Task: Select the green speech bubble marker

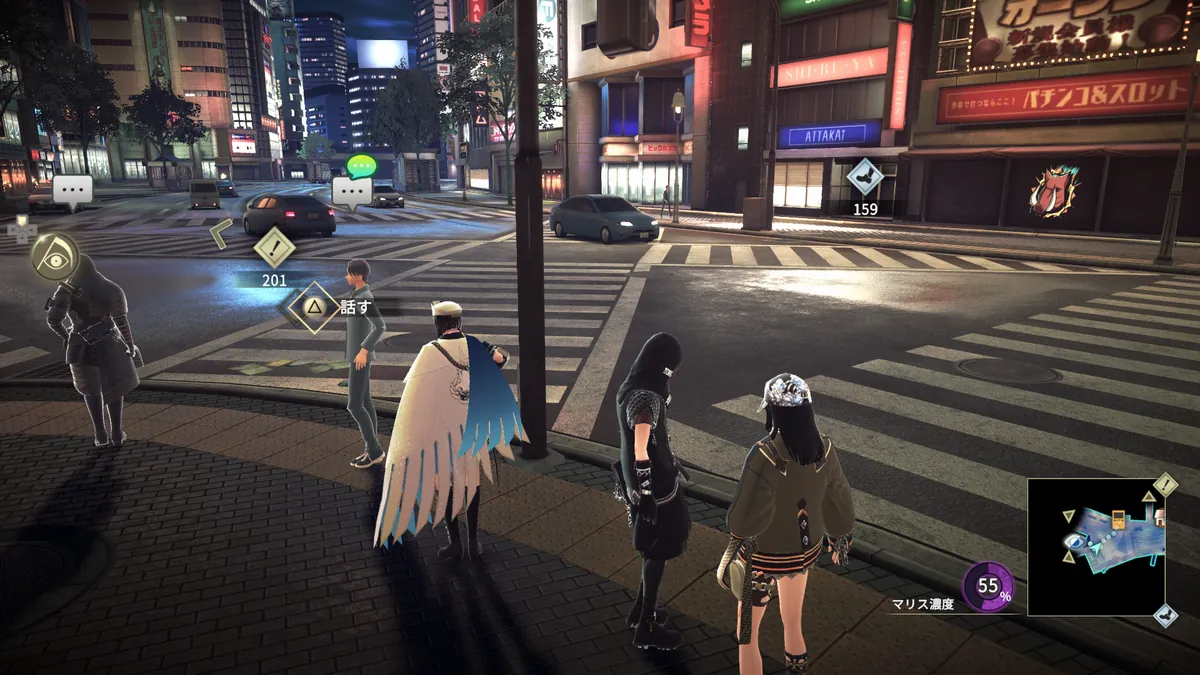Action: (x=360, y=166)
